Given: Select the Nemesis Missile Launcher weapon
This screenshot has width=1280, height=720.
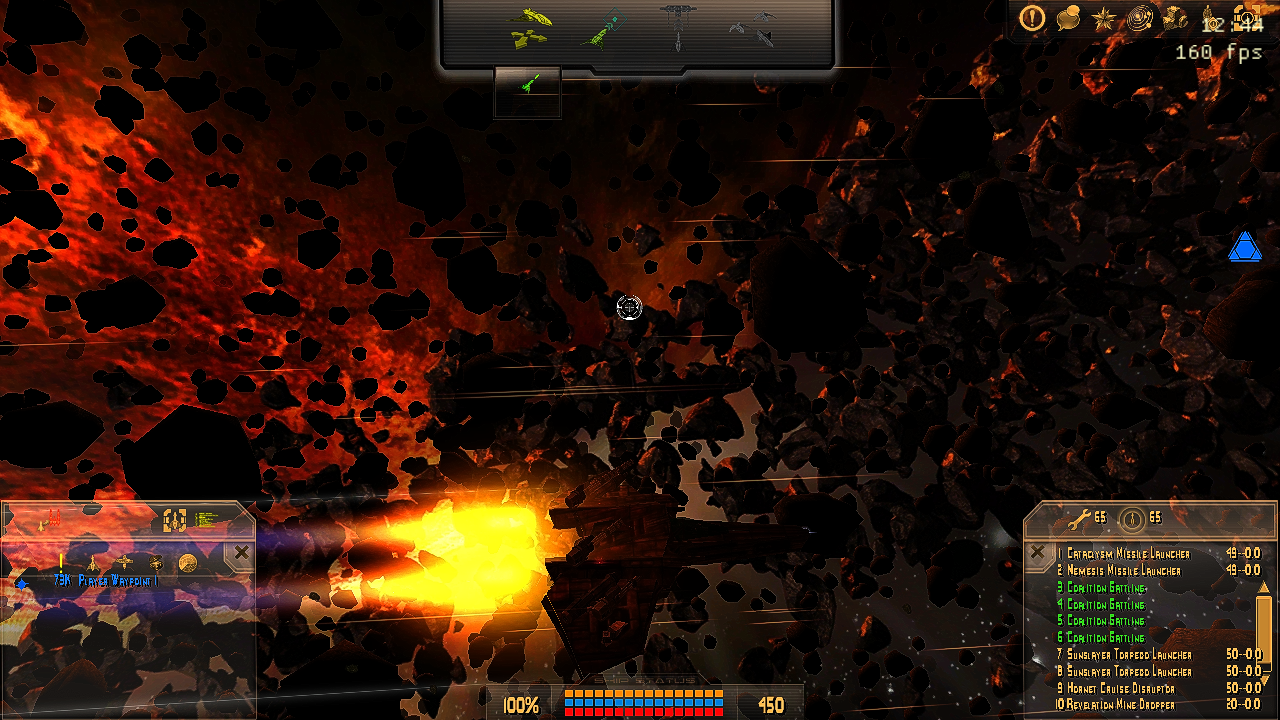Looking at the screenshot, I should (1123, 570).
